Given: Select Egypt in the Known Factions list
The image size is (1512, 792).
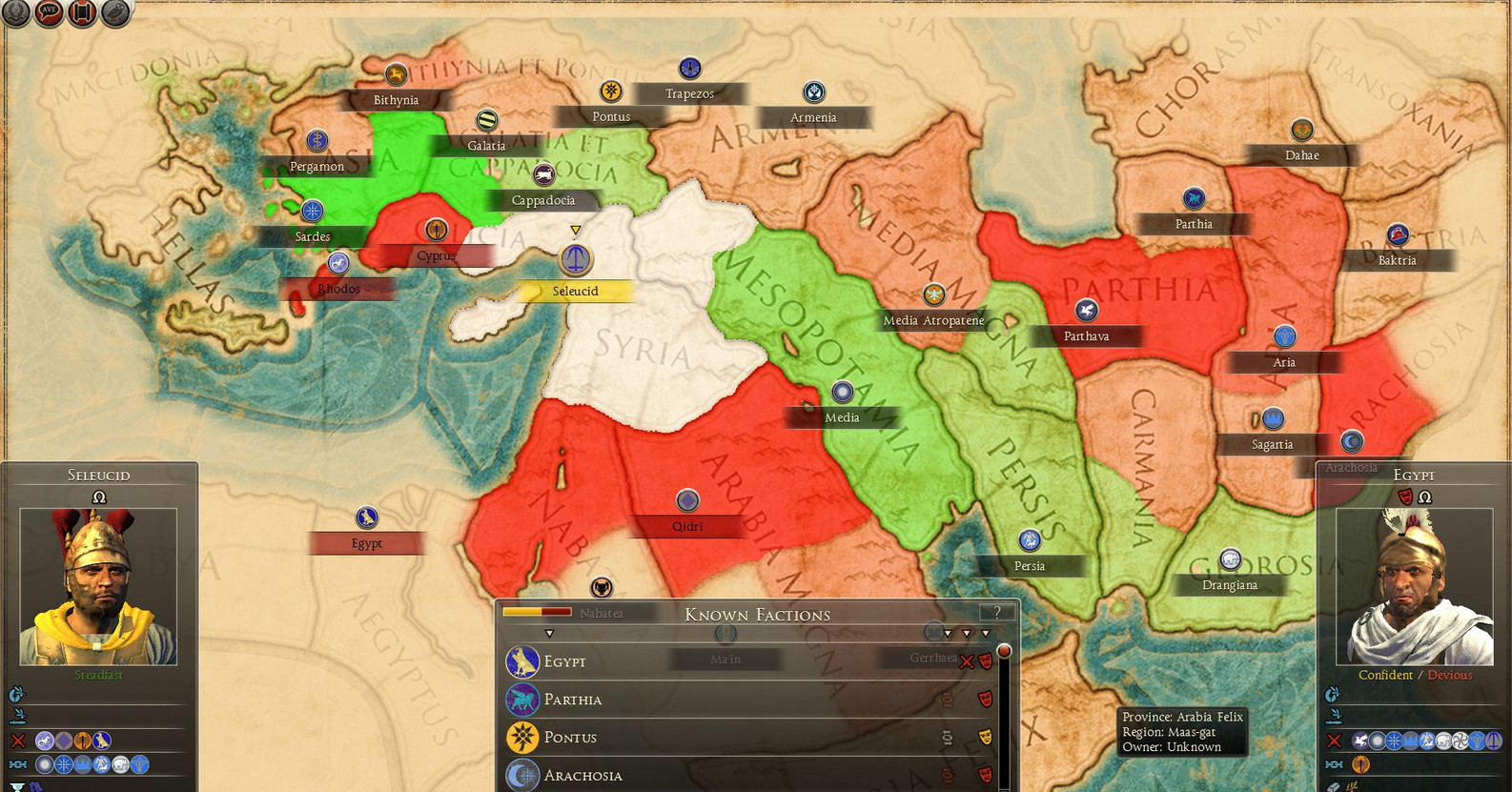Looking at the screenshot, I should click(564, 661).
